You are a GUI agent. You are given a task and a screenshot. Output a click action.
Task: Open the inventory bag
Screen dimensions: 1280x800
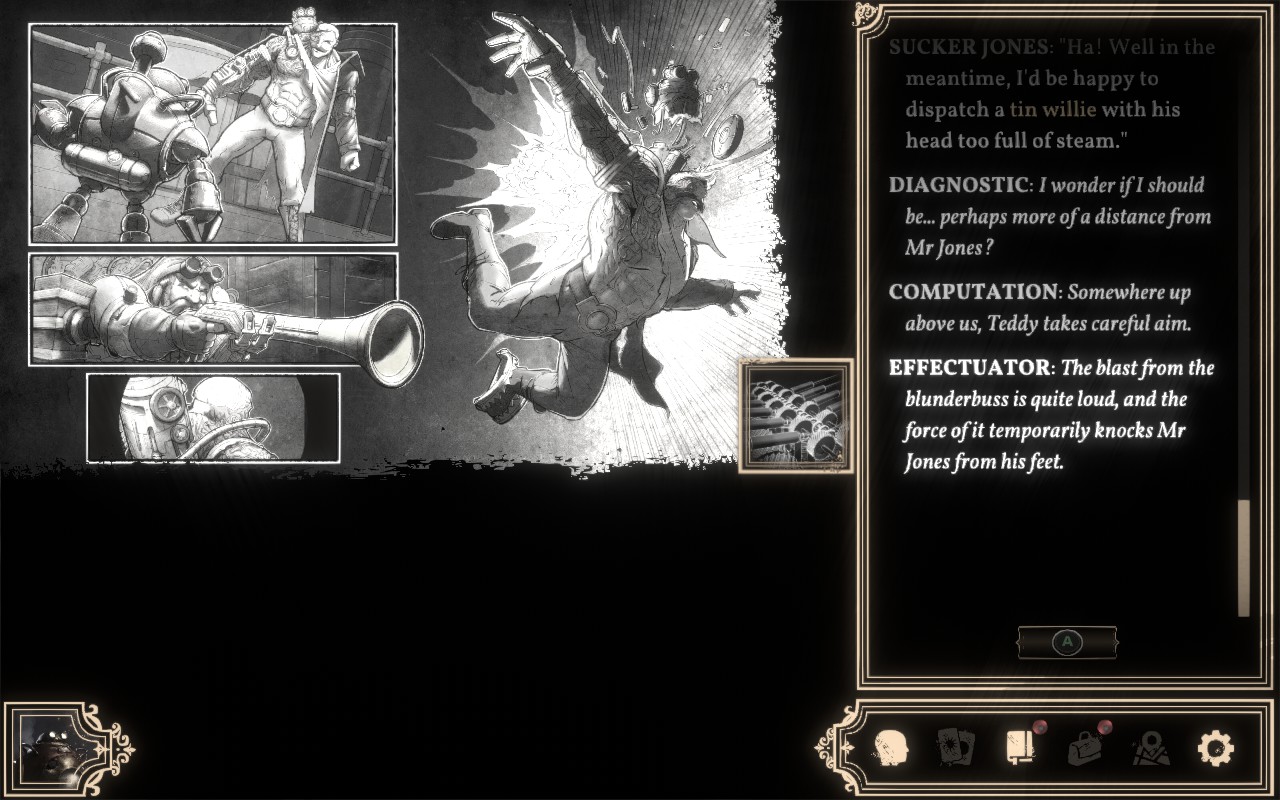[x=1084, y=747]
